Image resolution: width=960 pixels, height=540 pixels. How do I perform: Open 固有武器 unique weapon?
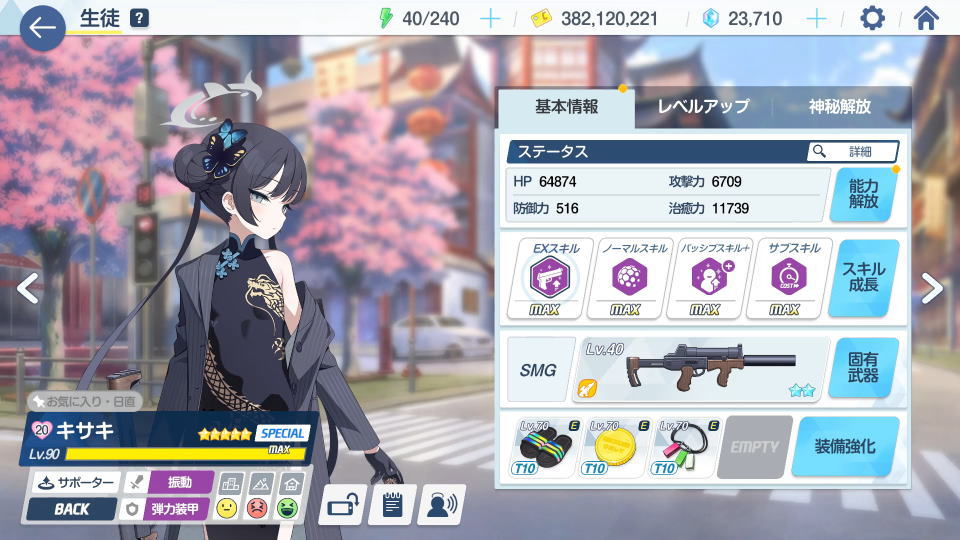863,367
